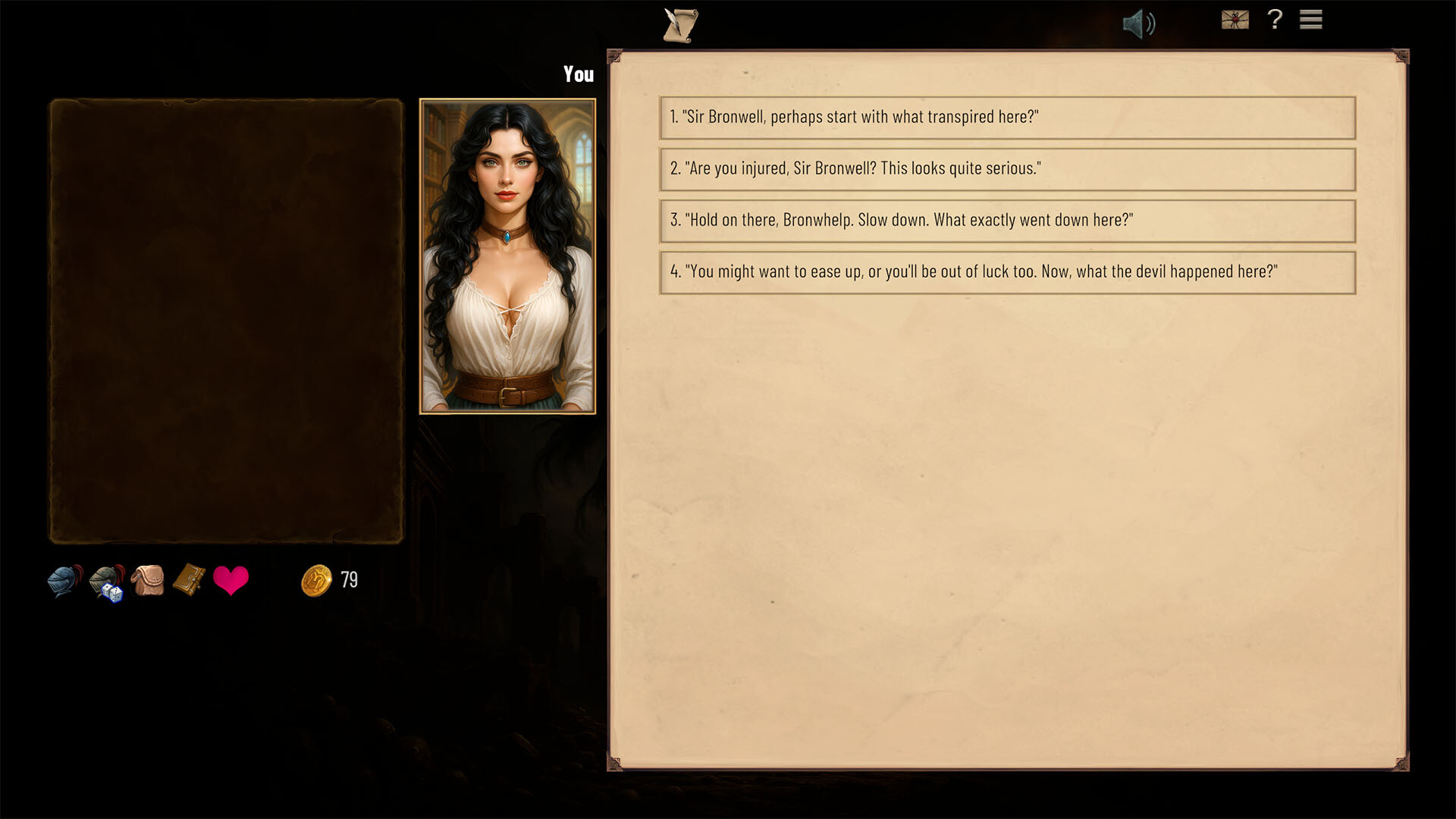Open the hamburger main menu
The width and height of the screenshot is (1456, 819).
tap(1310, 20)
